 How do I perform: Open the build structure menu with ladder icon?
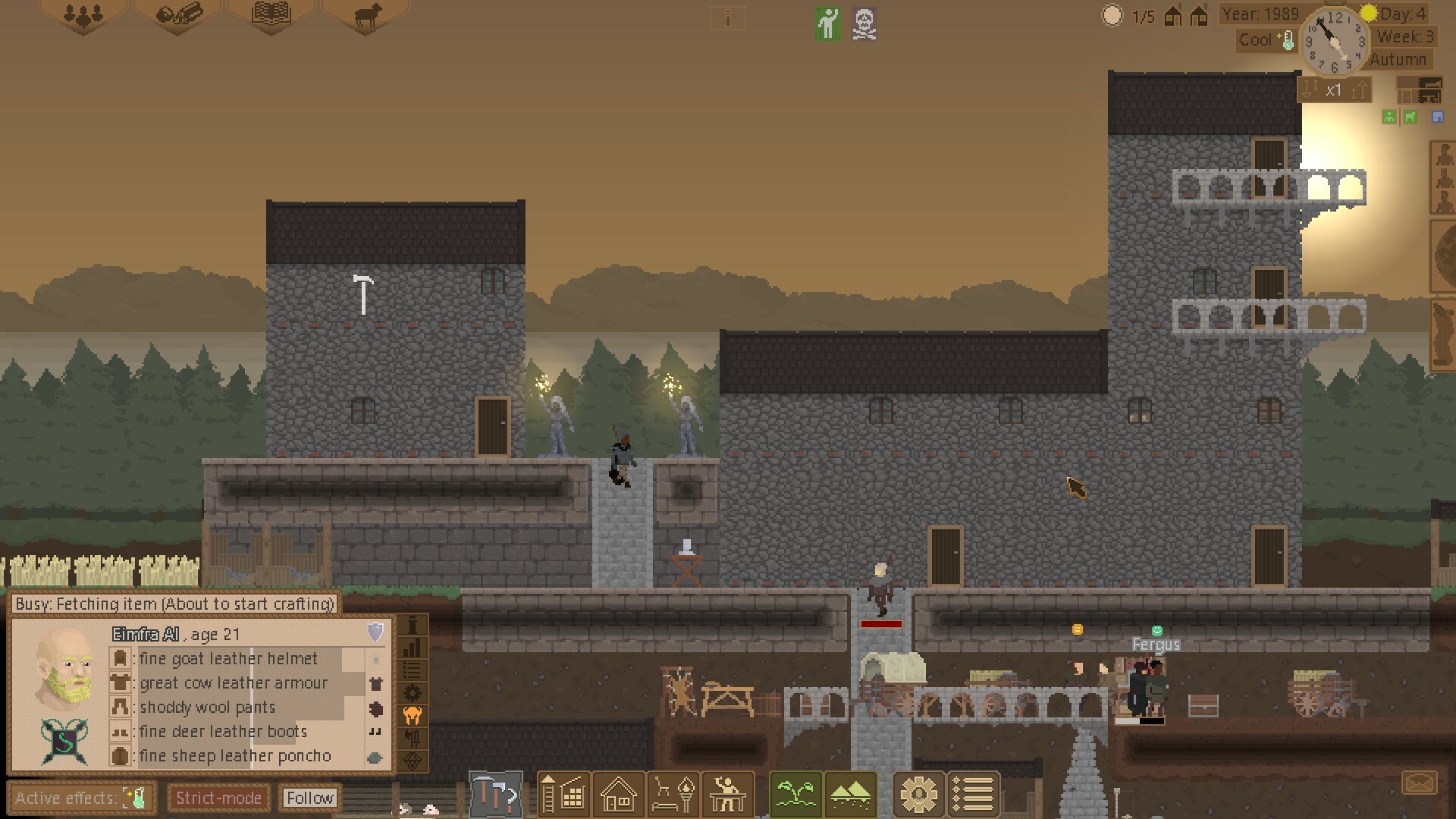coord(563,795)
